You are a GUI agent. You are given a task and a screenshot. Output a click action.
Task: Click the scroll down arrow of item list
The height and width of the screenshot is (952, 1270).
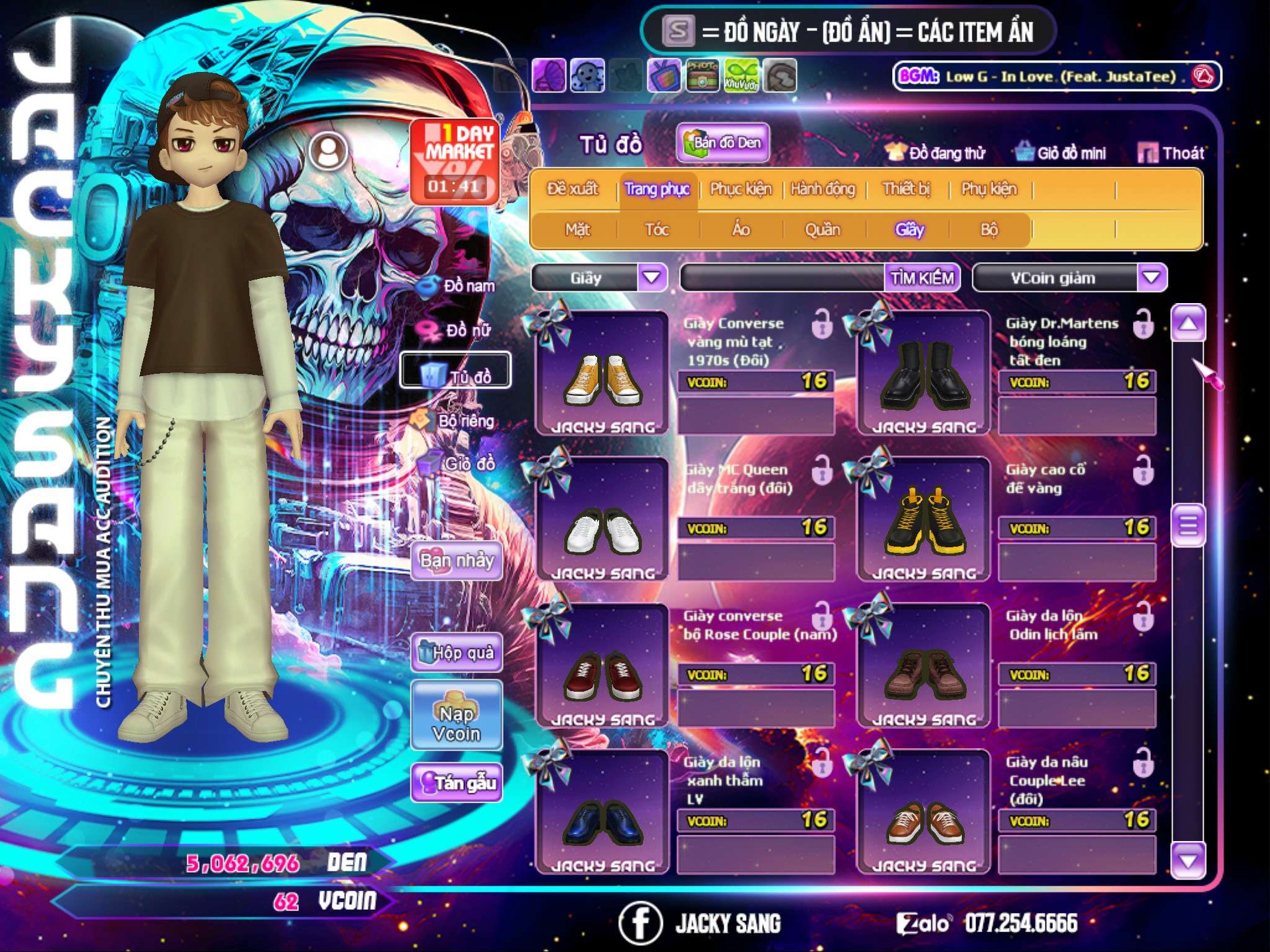click(1188, 860)
